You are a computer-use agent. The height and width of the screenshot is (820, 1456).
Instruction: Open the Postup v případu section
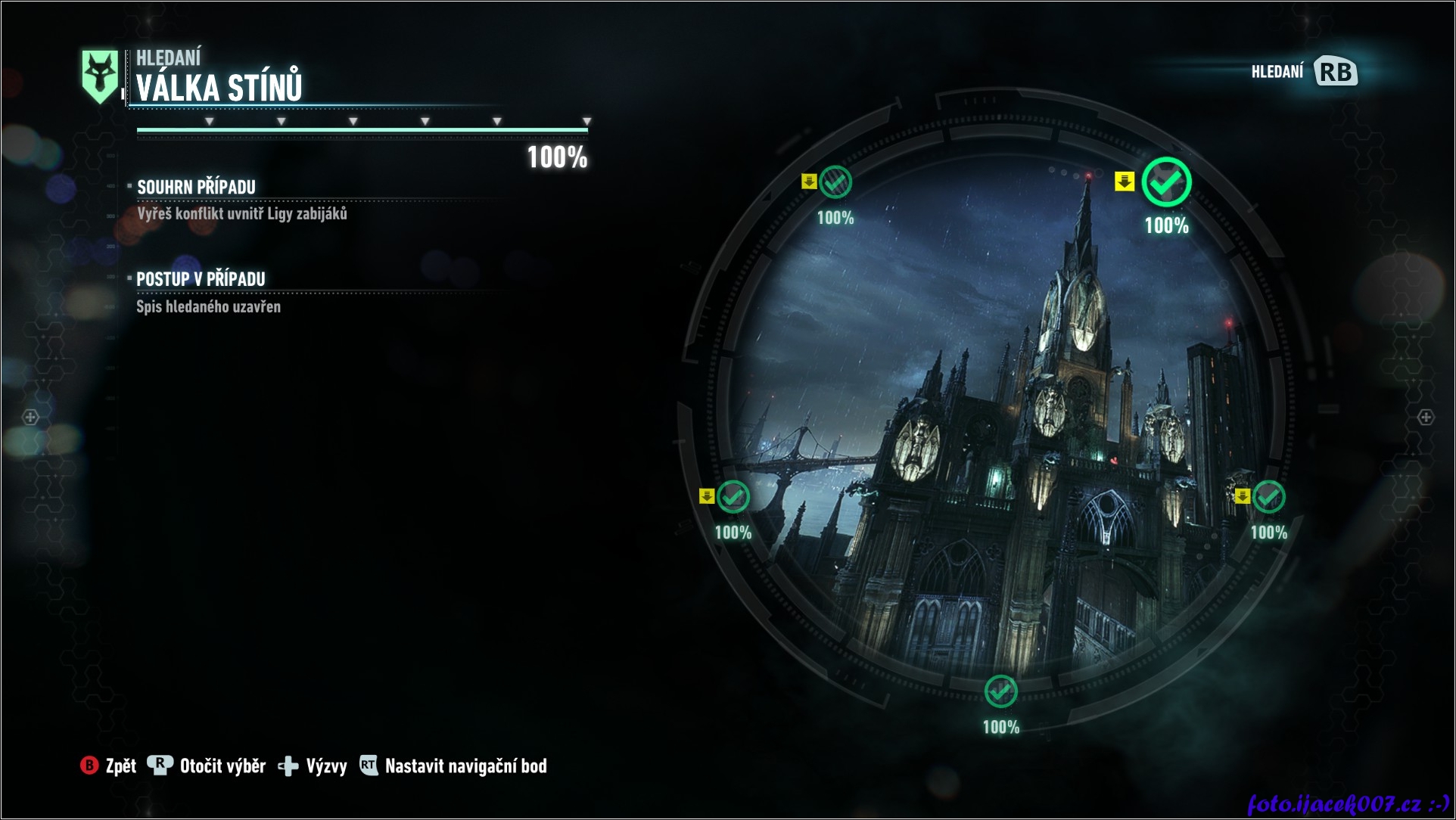(x=201, y=279)
